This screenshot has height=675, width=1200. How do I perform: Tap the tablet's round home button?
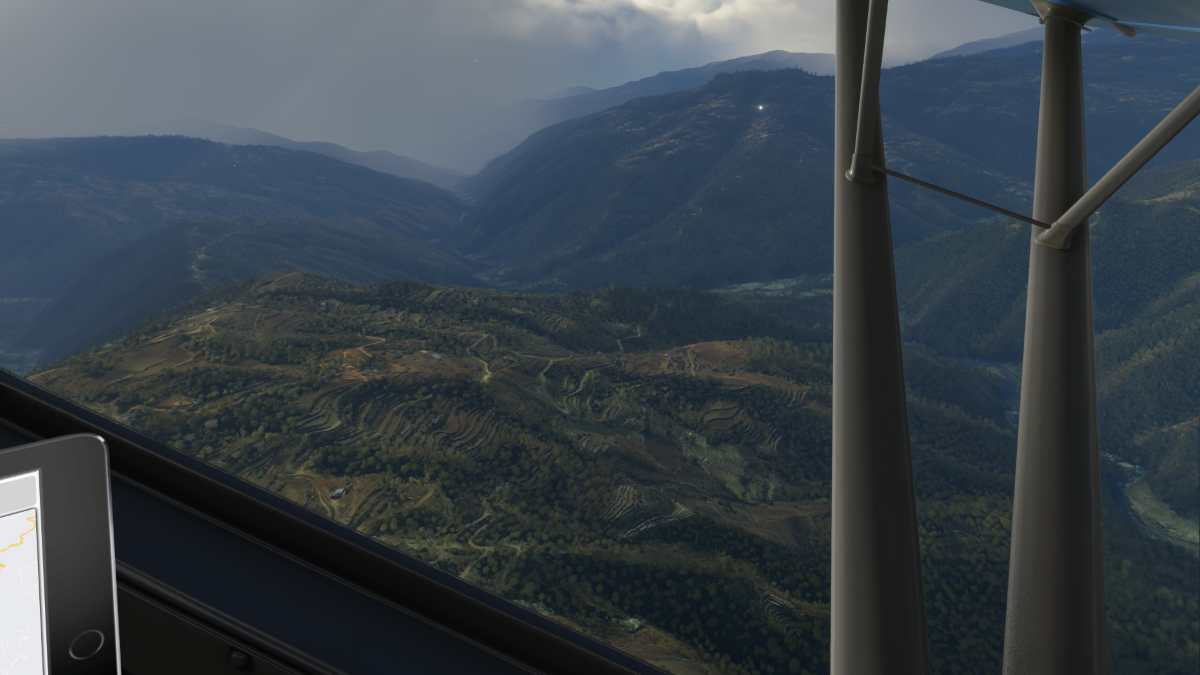86,643
